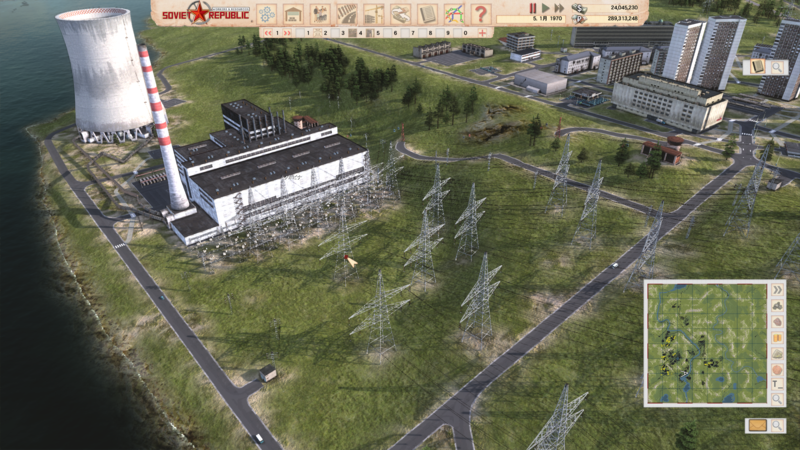Set game to normal play speed

pos(546,8)
